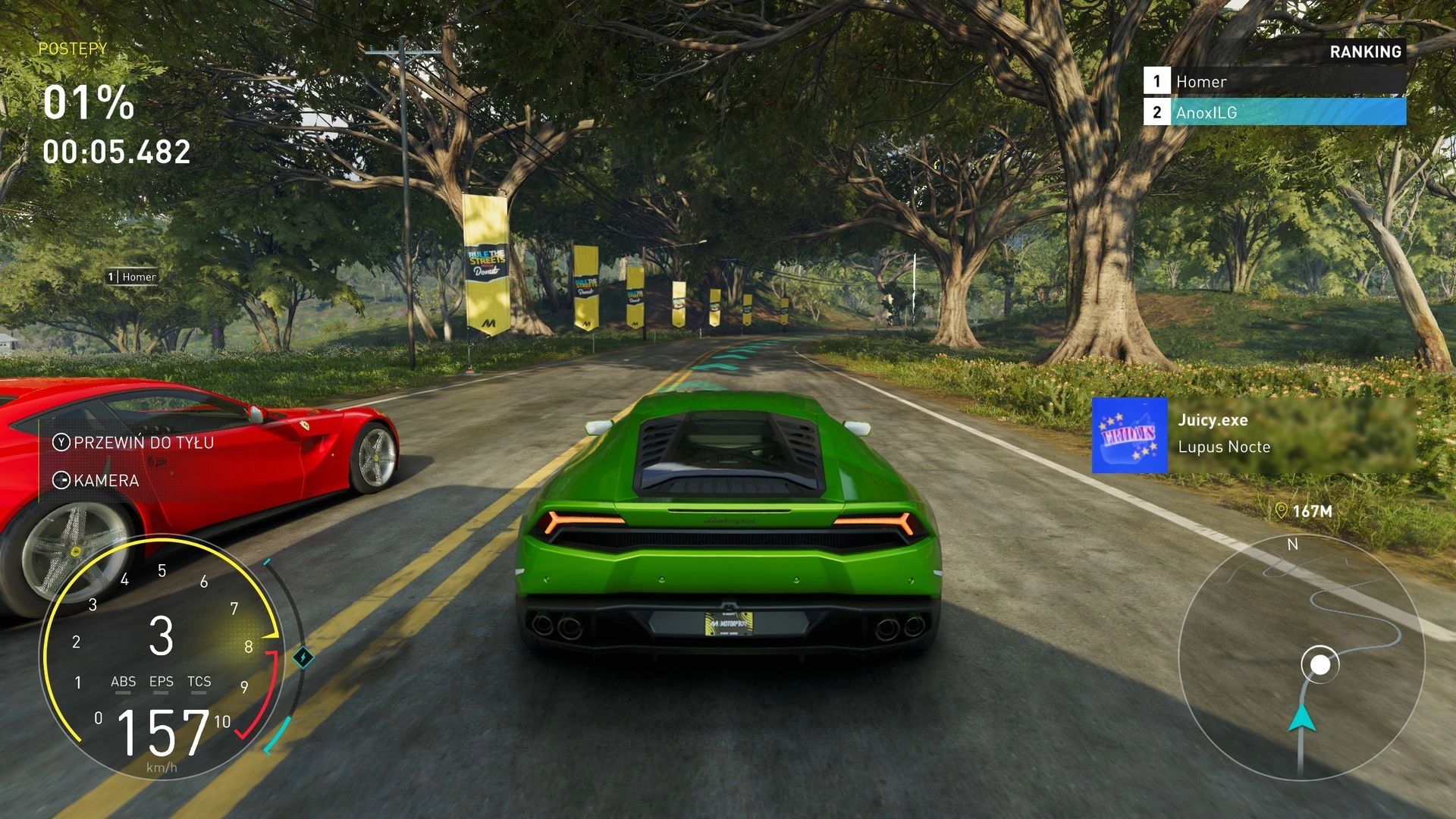
Task: Select the Kamera camera option
Action: [x=96, y=480]
